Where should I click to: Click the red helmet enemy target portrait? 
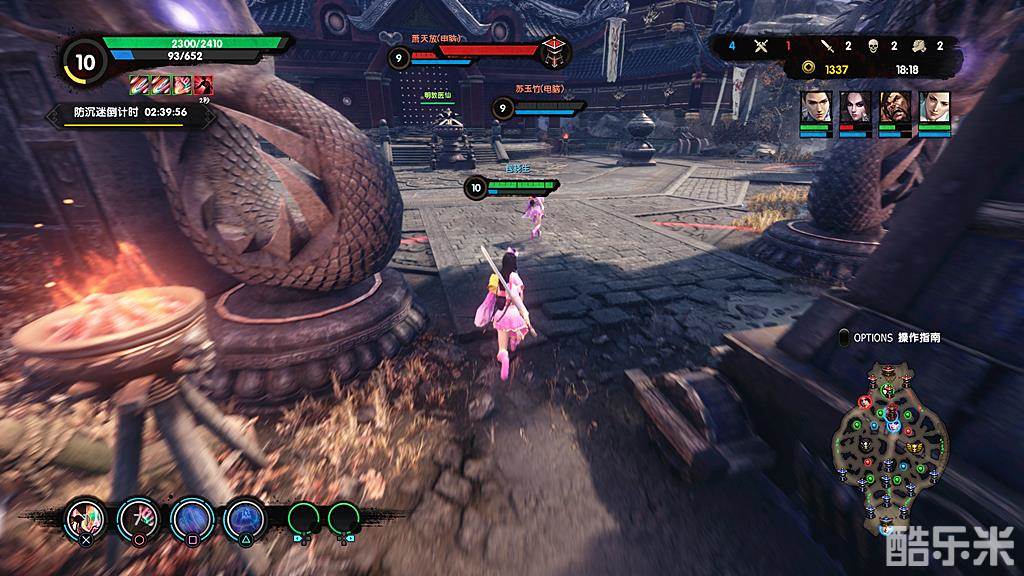click(554, 52)
